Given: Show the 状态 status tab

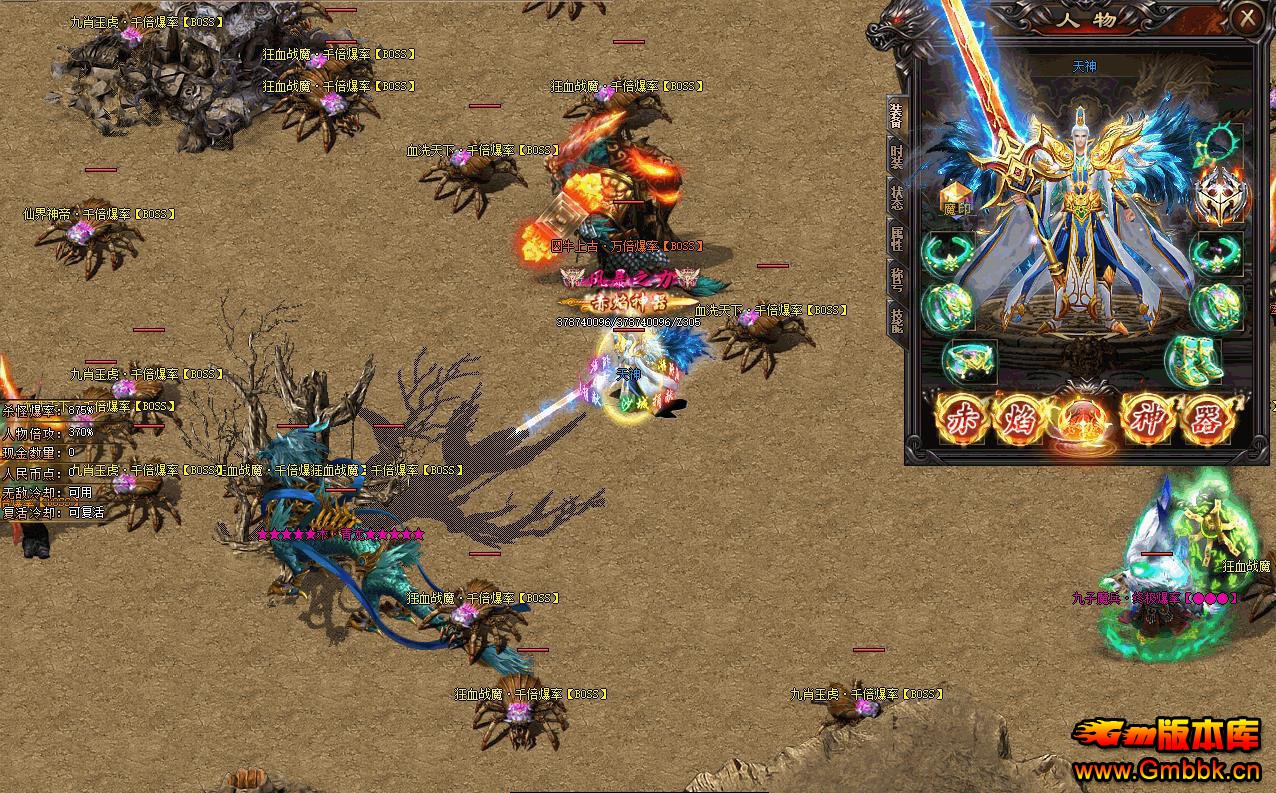Looking at the screenshot, I should (896, 196).
